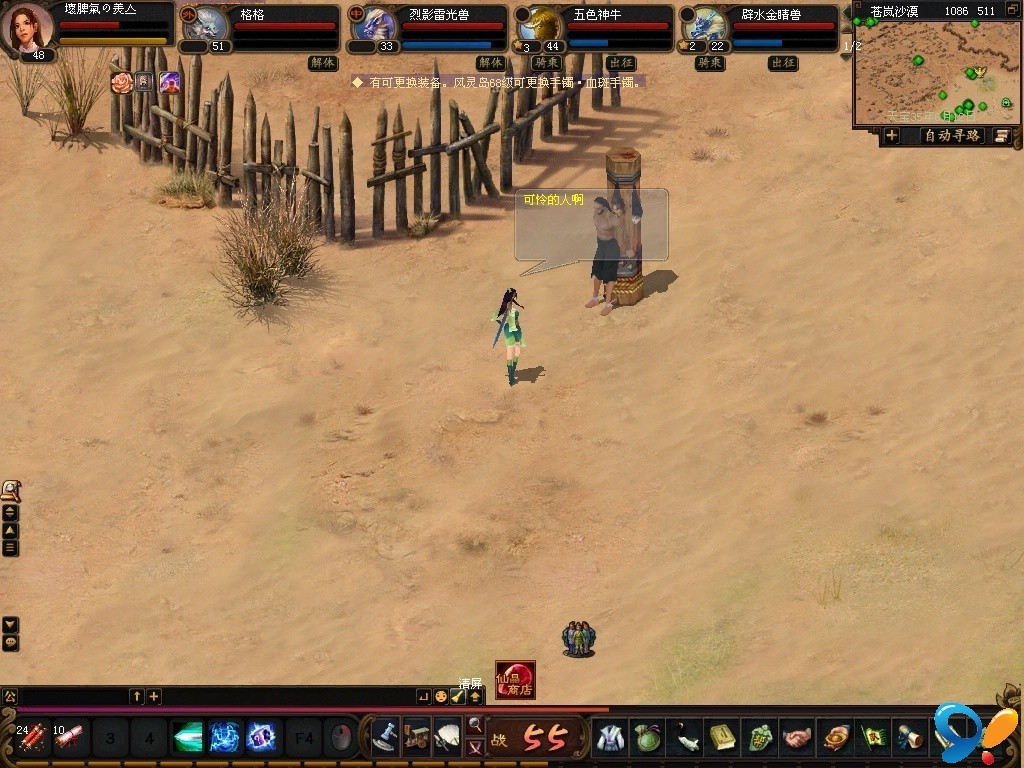Open the chat emoji selector
Image resolution: width=1024 pixels, height=768 pixels.
point(441,696)
